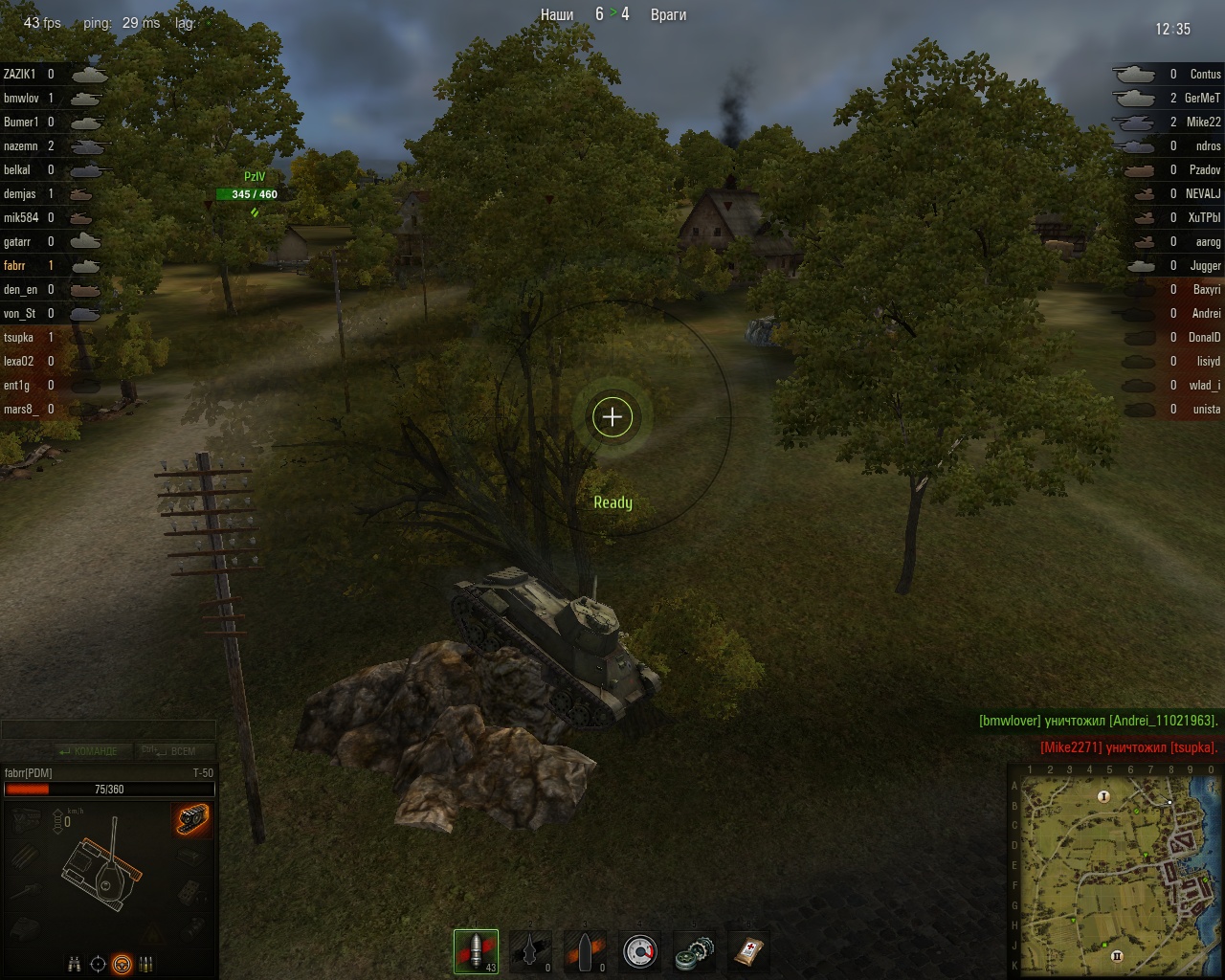Click the shells loader crew icon

pos(146,964)
